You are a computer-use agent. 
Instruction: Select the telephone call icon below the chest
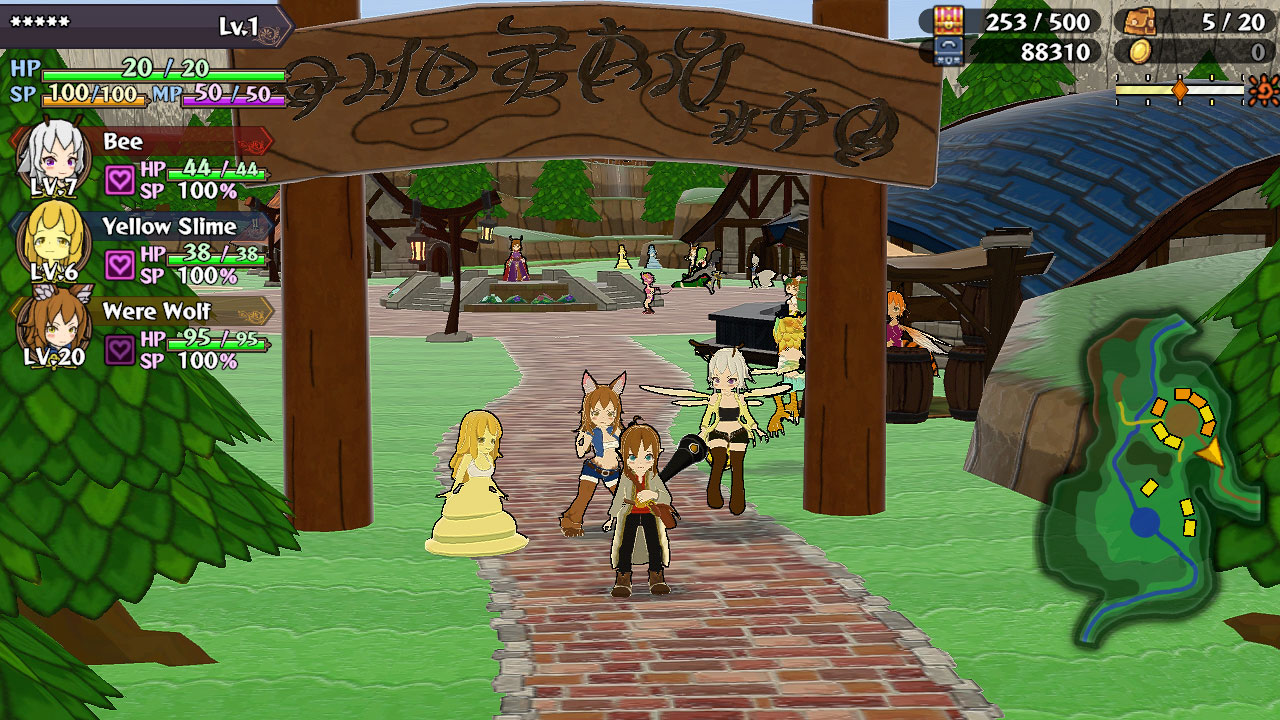click(x=949, y=47)
